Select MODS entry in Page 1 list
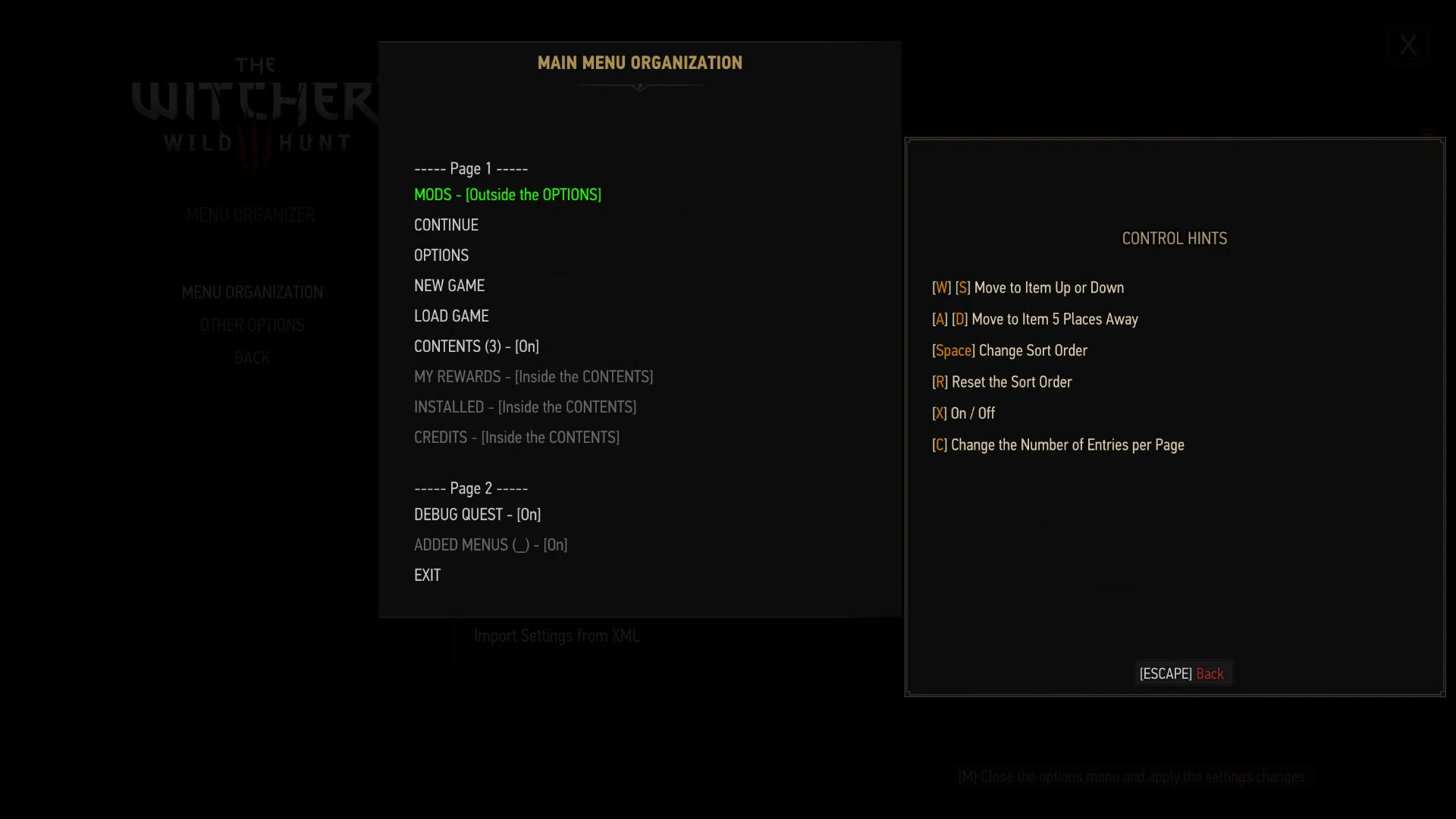This screenshot has height=819, width=1456. pos(507,195)
